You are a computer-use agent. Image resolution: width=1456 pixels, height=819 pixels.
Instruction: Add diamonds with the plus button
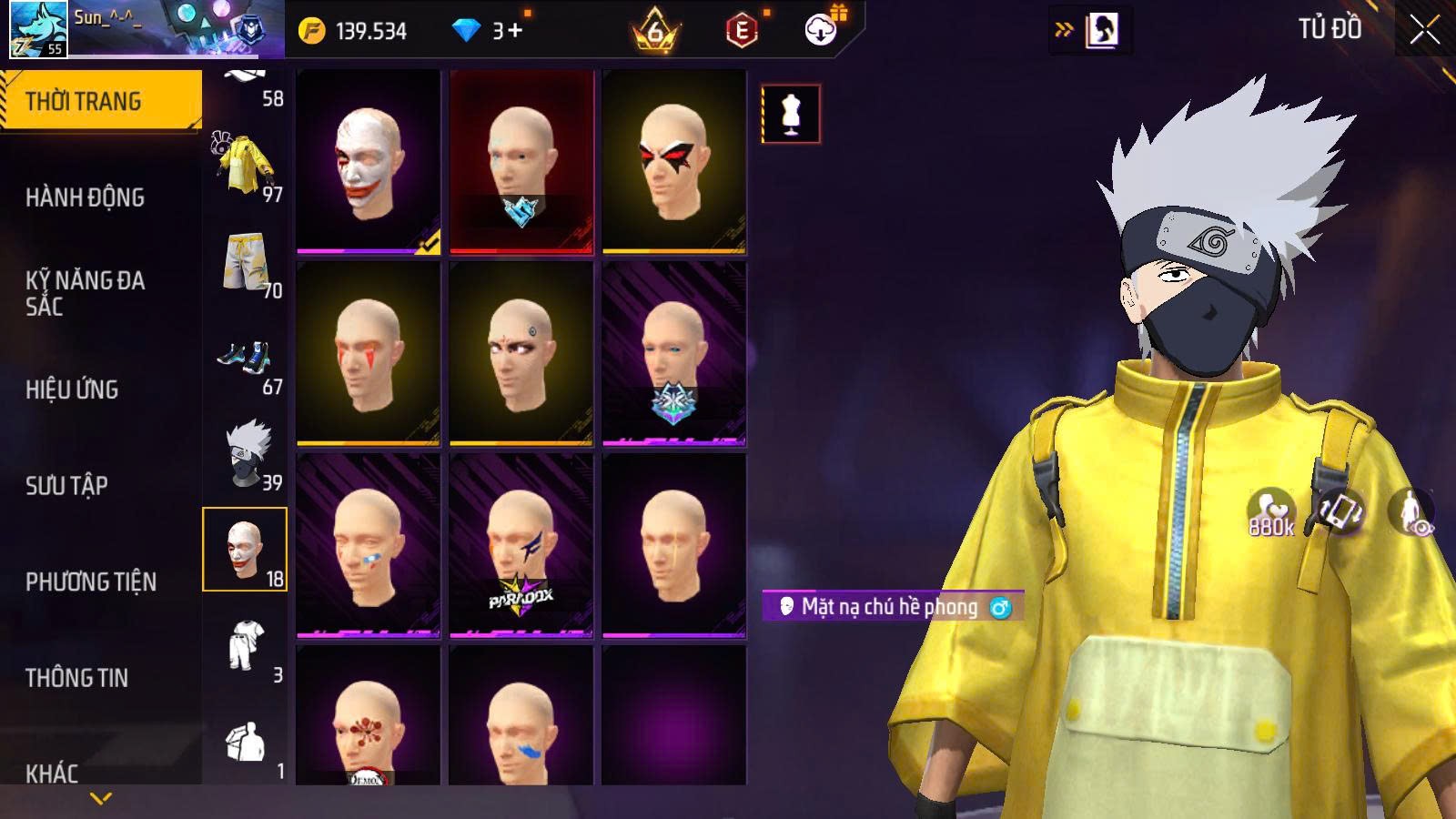[x=515, y=31]
